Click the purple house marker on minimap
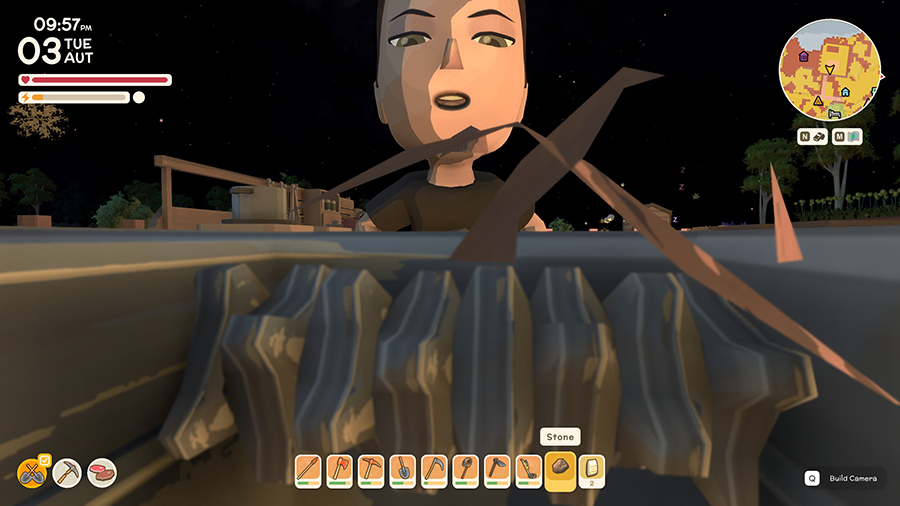900x506 pixels. point(802,57)
